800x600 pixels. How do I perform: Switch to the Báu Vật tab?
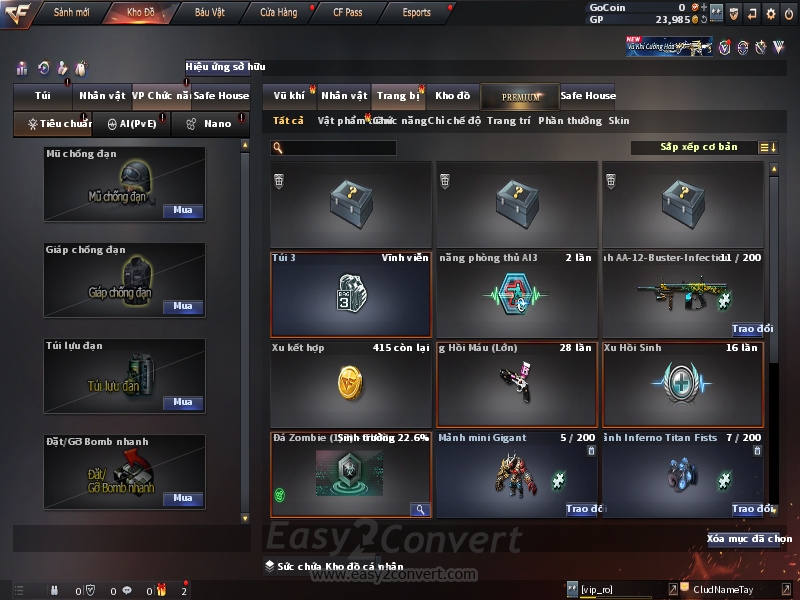(209, 13)
